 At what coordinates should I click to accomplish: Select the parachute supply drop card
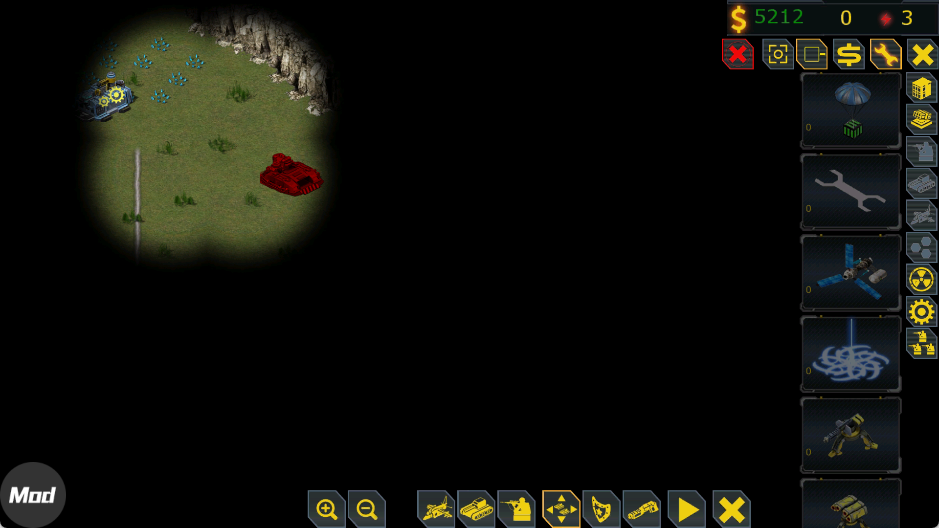tap(851, 110)
